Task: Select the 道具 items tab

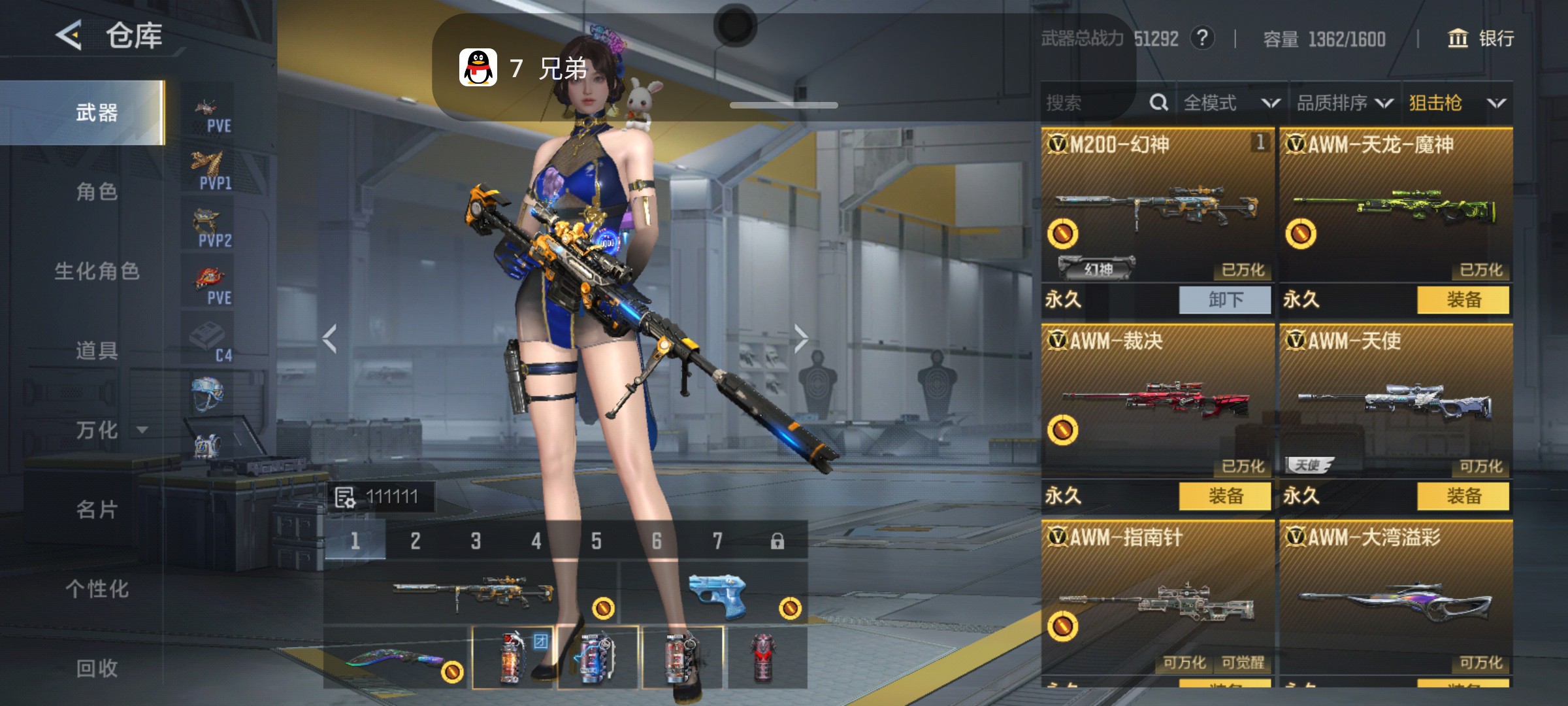Action: click(97, 351)
